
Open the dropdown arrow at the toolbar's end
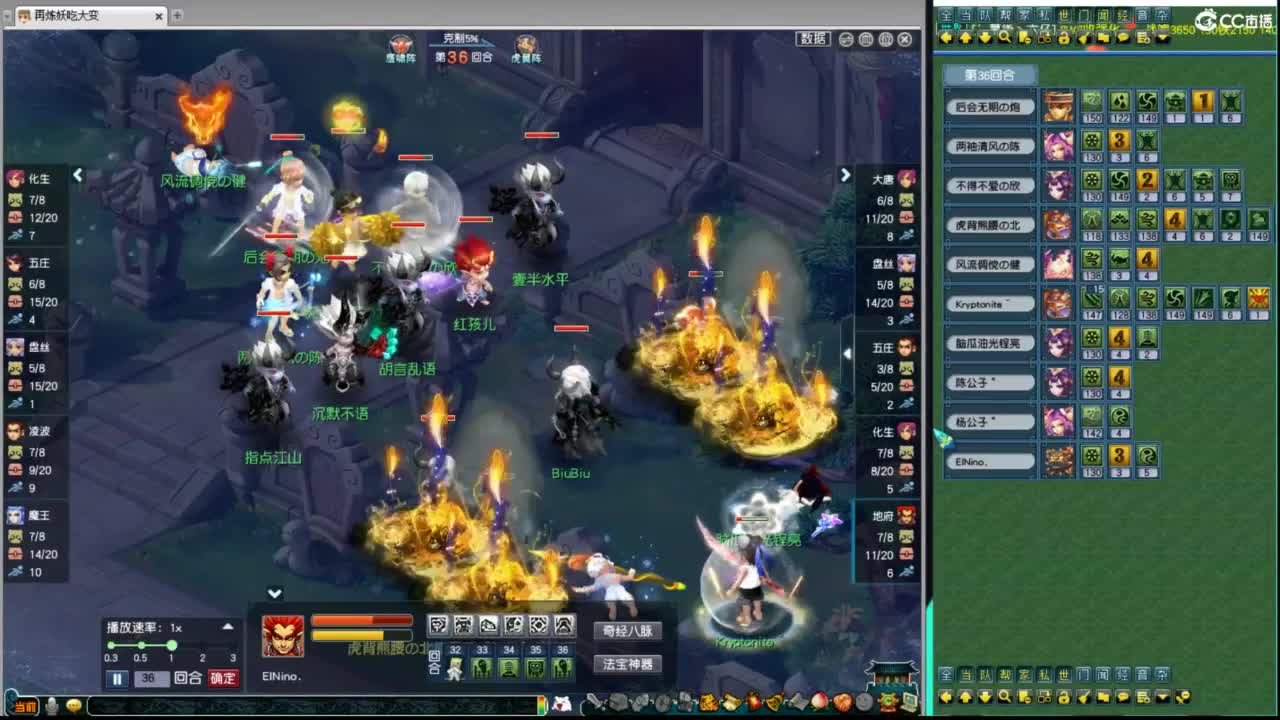coord(1161,38)
